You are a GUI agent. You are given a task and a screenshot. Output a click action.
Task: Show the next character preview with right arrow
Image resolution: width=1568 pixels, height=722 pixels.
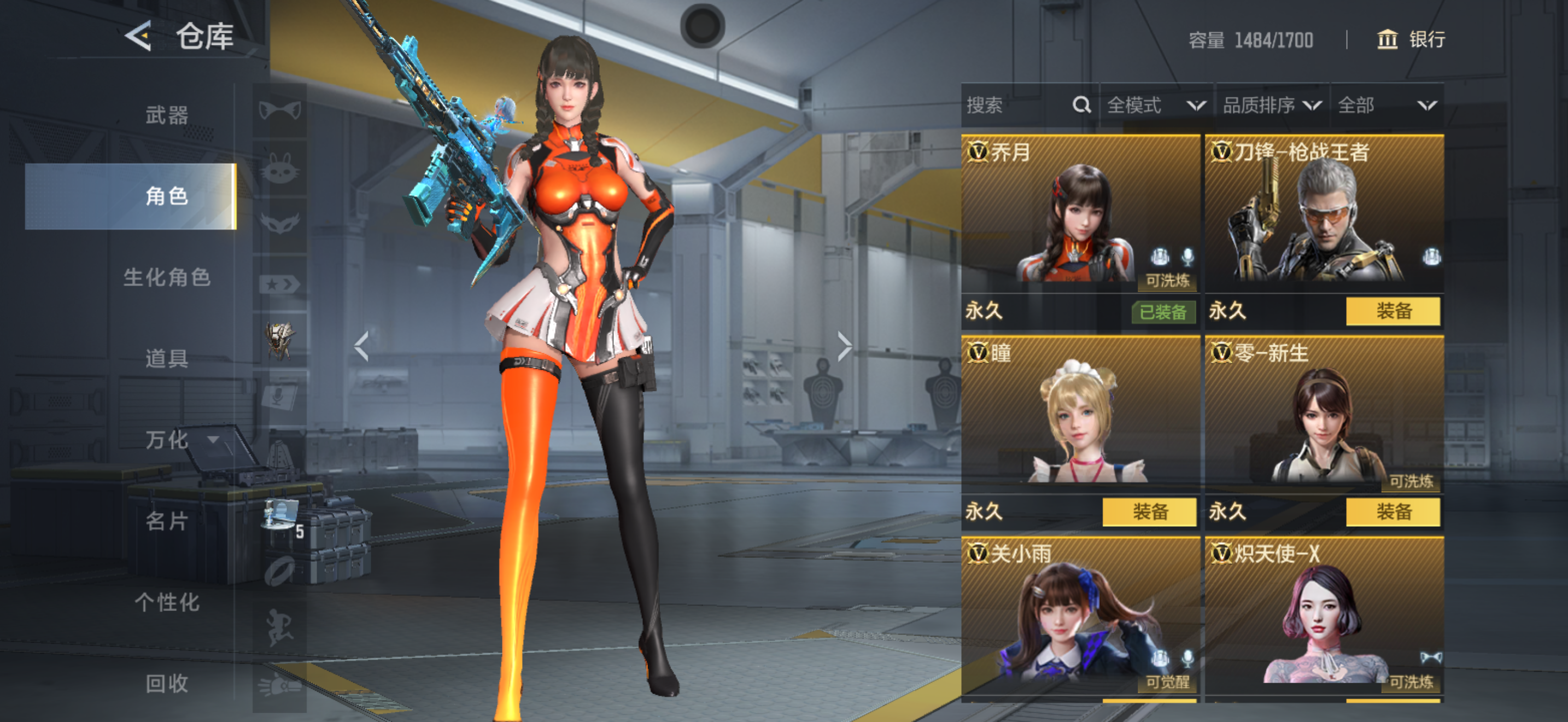[844, 346]
